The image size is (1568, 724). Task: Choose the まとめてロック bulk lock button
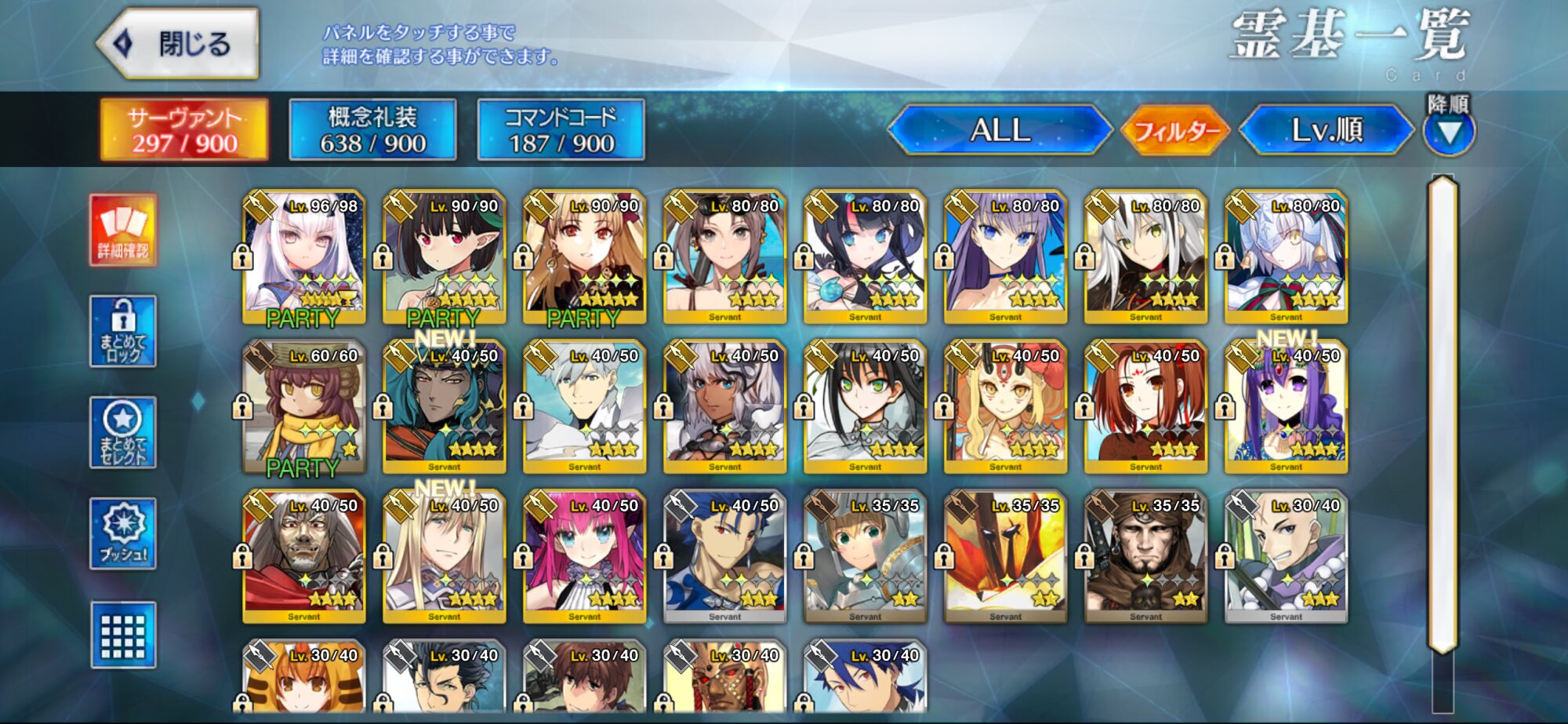coord(123,331)
